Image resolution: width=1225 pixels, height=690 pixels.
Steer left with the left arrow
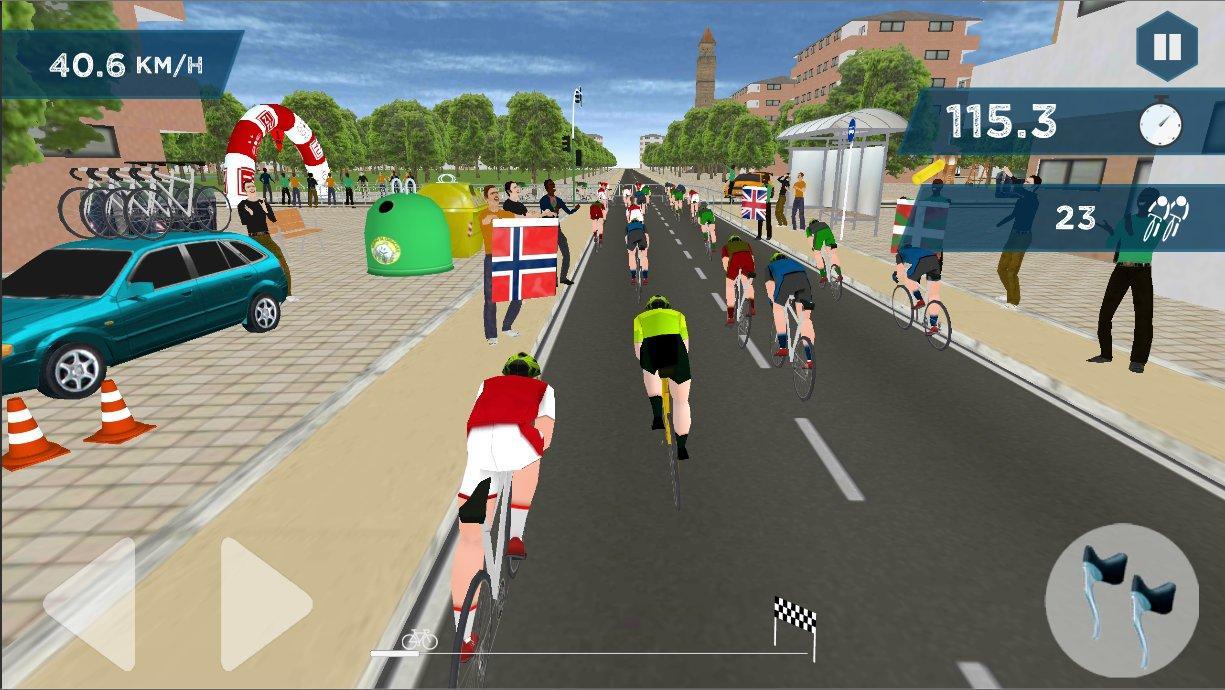92,604
